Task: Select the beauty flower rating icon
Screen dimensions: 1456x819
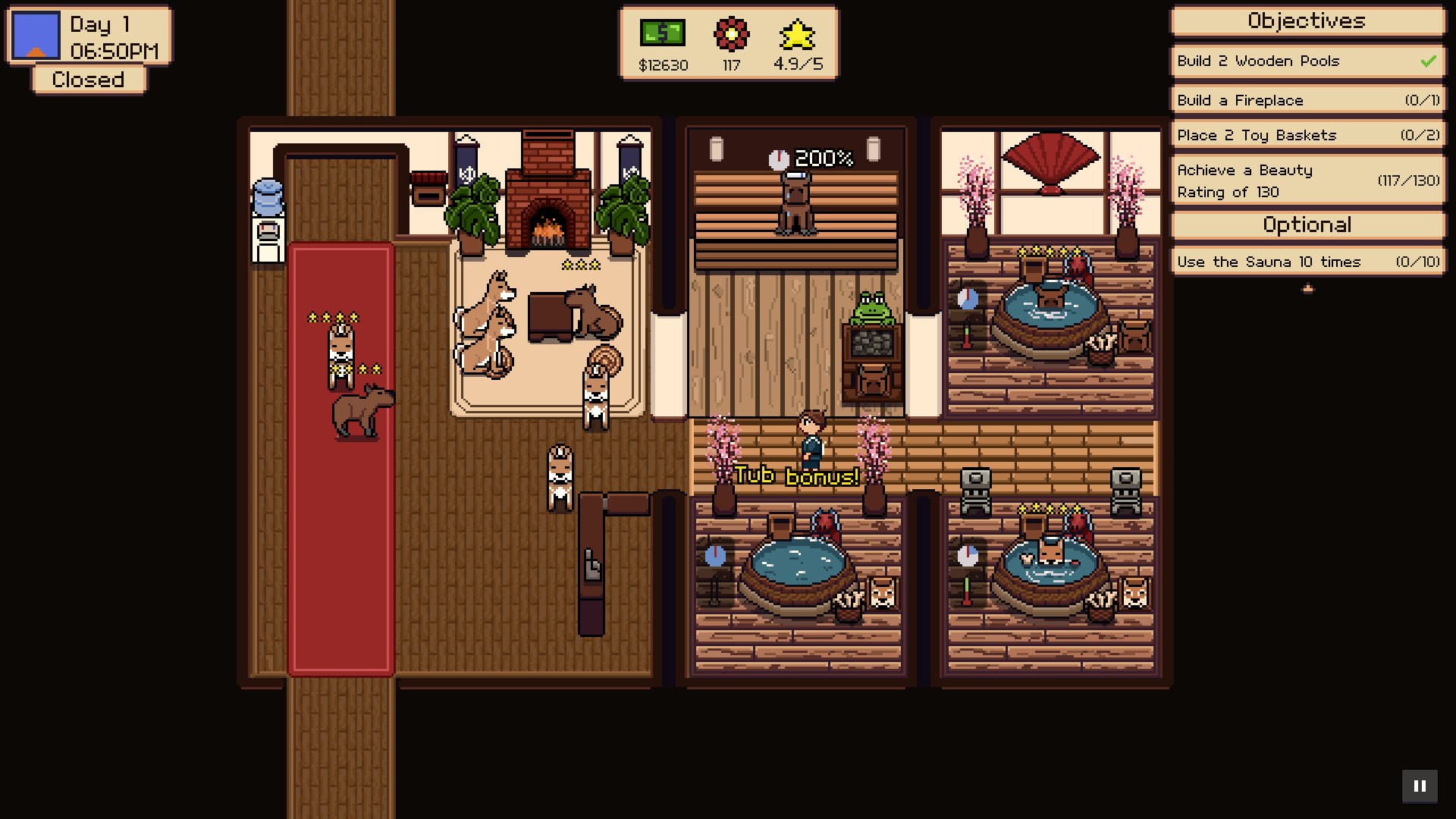Action: (730, 34)
